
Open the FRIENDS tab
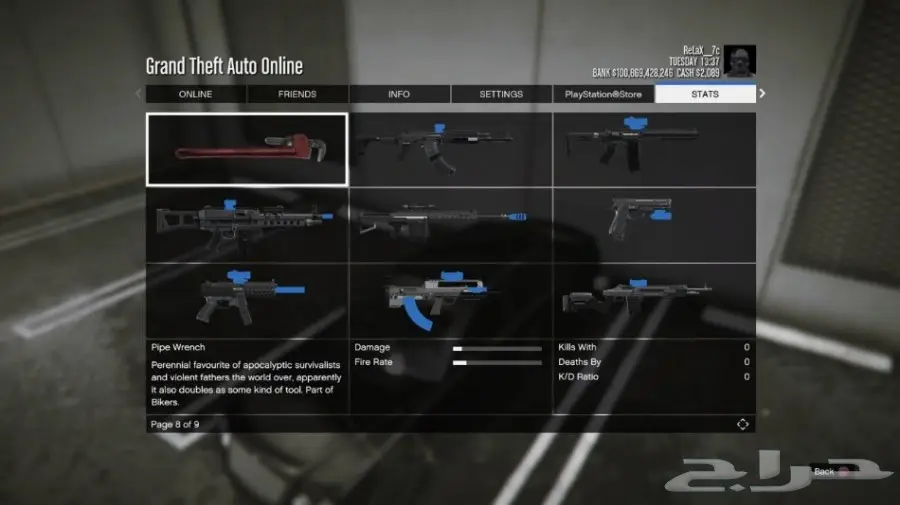(x=297, y=94)
